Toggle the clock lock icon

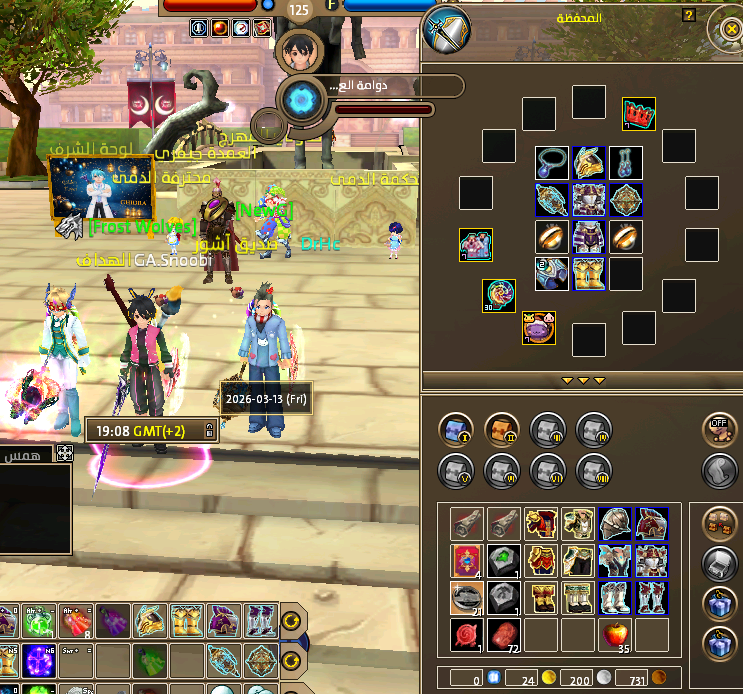click(208, 431)
